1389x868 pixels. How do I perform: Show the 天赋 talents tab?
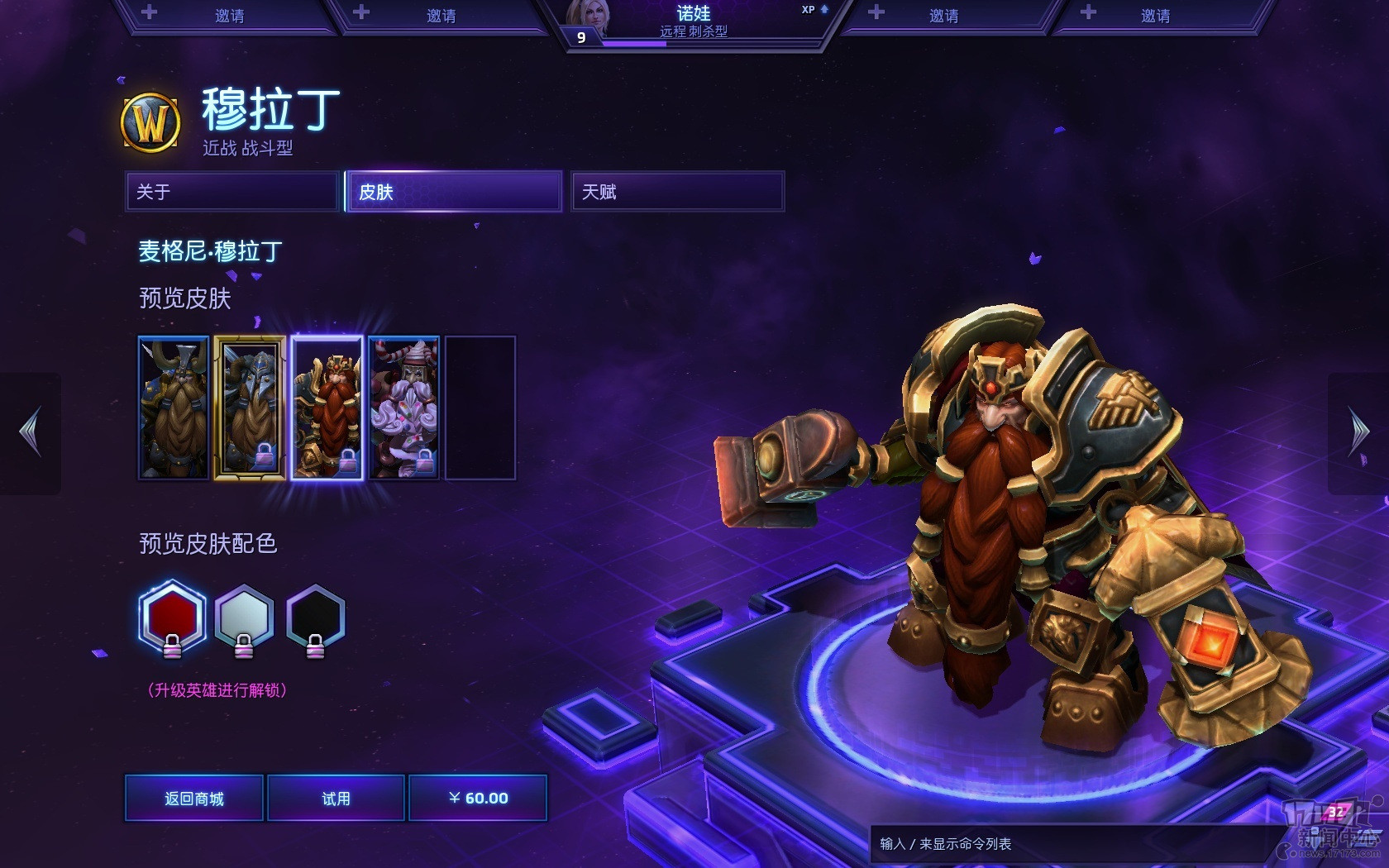click(677, 192)
